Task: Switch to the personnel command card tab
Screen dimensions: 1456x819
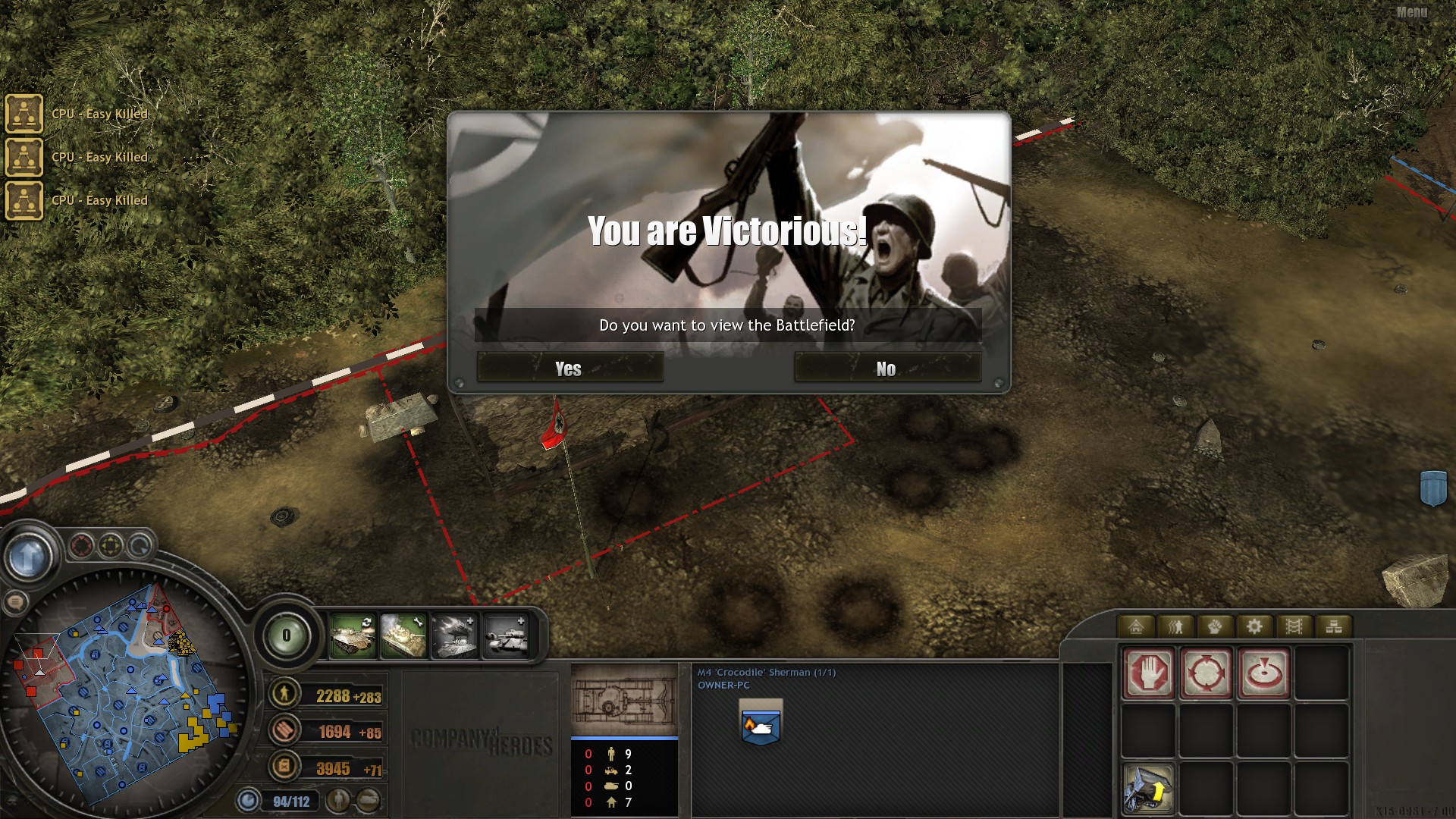Action: (x=1175, y=626)
